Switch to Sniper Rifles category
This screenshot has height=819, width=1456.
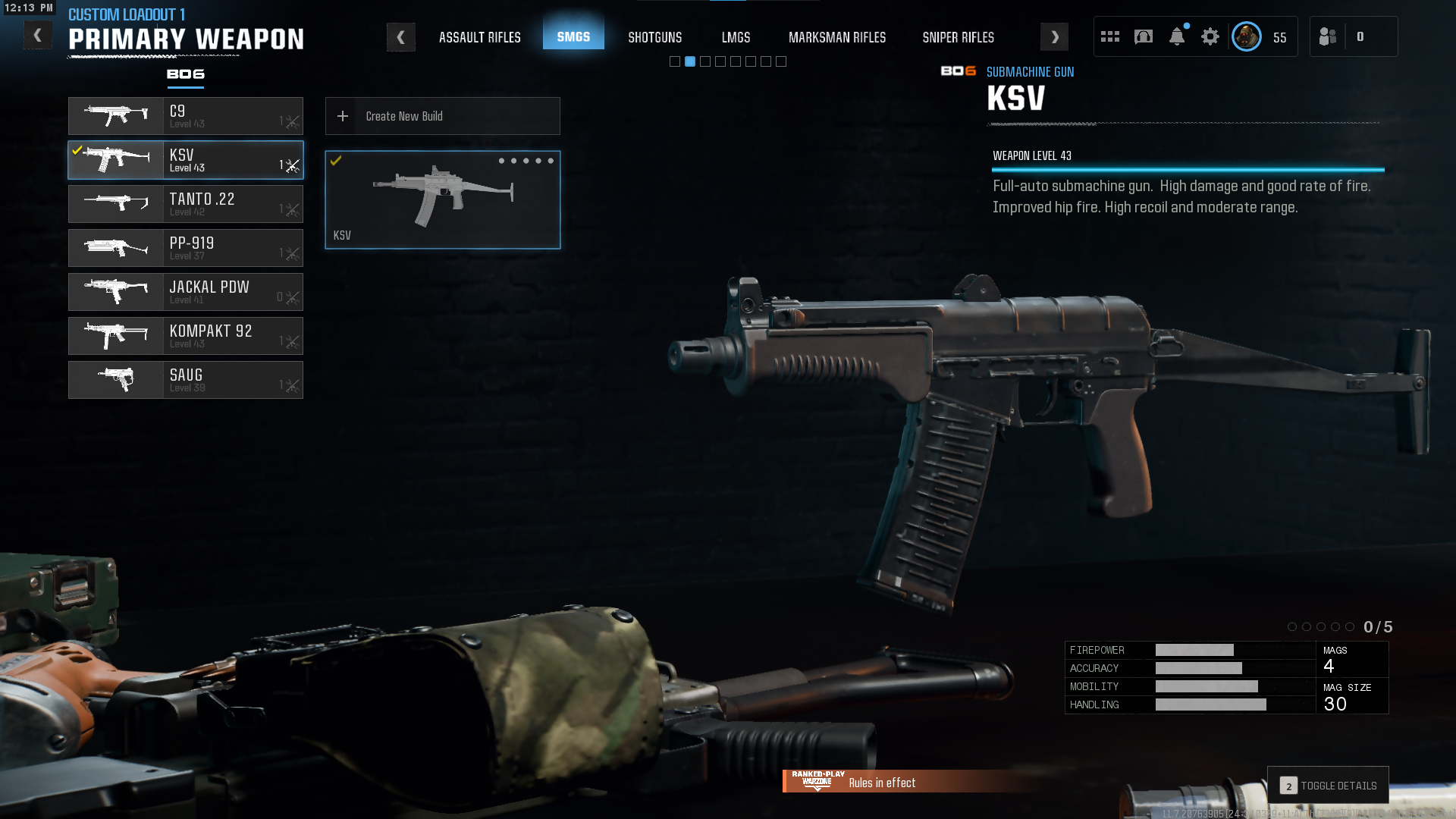tap(958, 37)
